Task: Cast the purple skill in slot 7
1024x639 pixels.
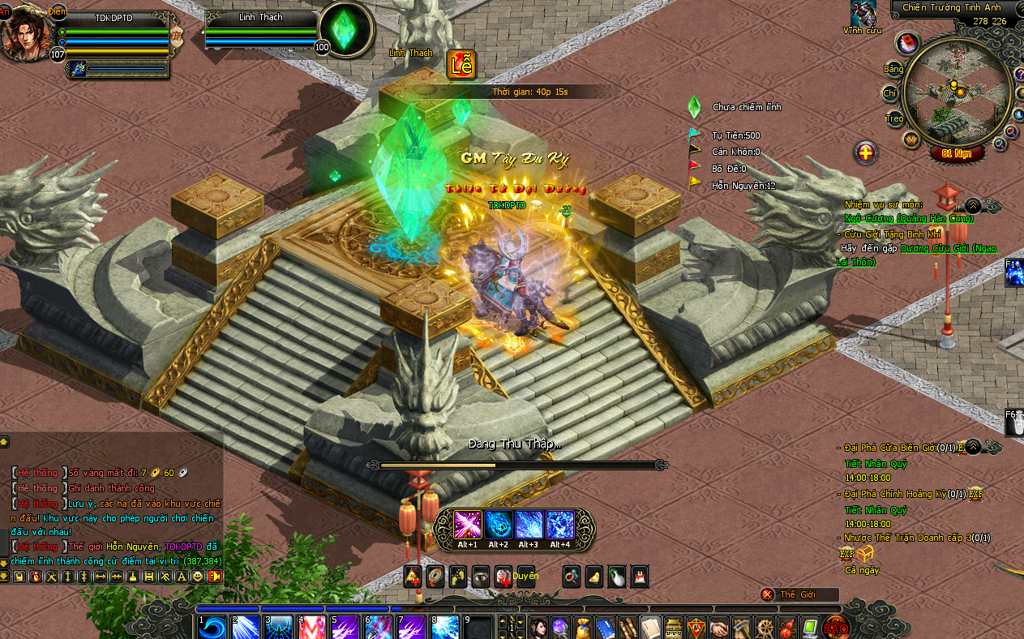Action: [412, 627]
